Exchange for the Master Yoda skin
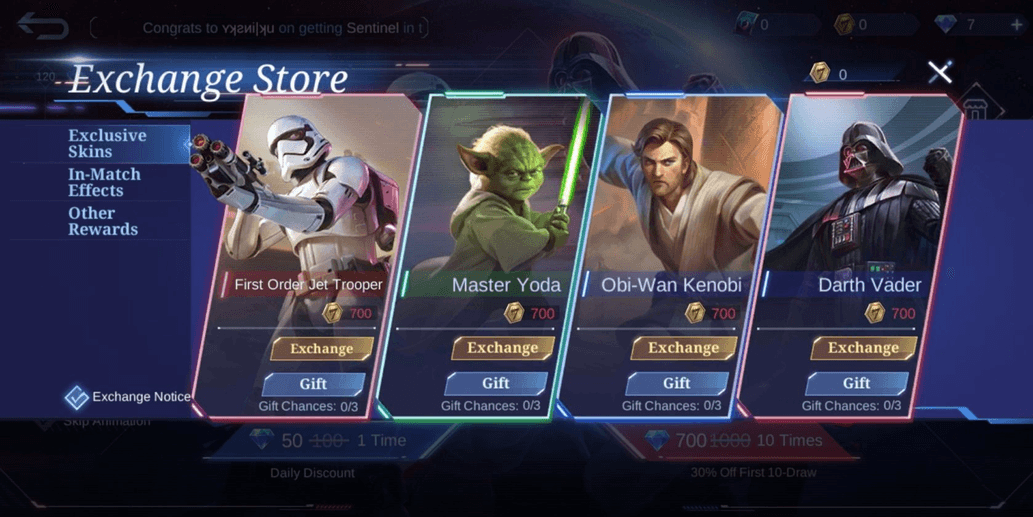 [502, 347]
